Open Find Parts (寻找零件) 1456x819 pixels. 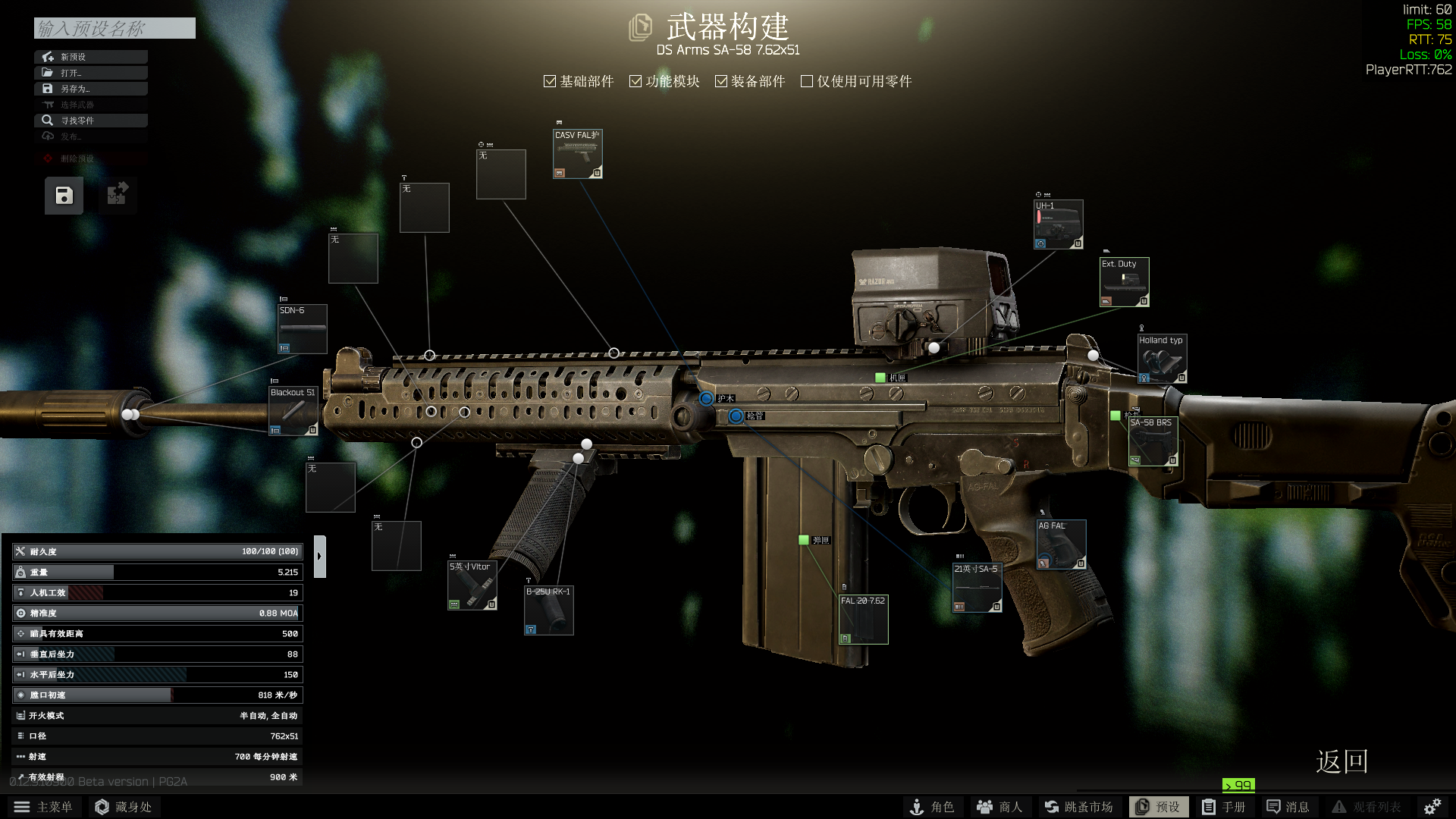coord(90,121)
